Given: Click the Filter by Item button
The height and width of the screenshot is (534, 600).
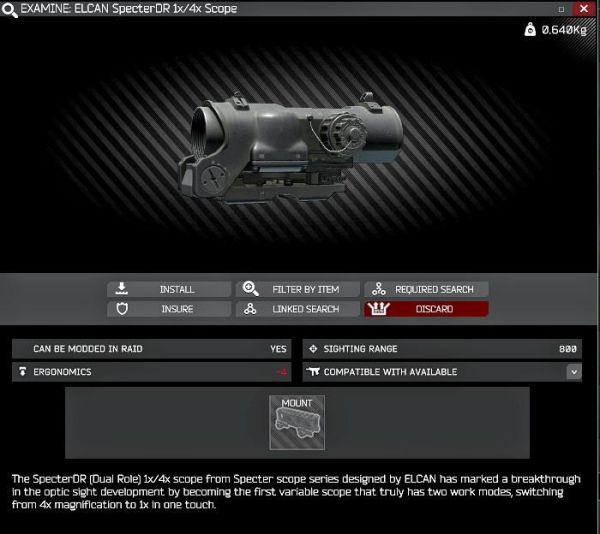Looking at the screenshot, I should pyautogui.click(x=297, y=289).
